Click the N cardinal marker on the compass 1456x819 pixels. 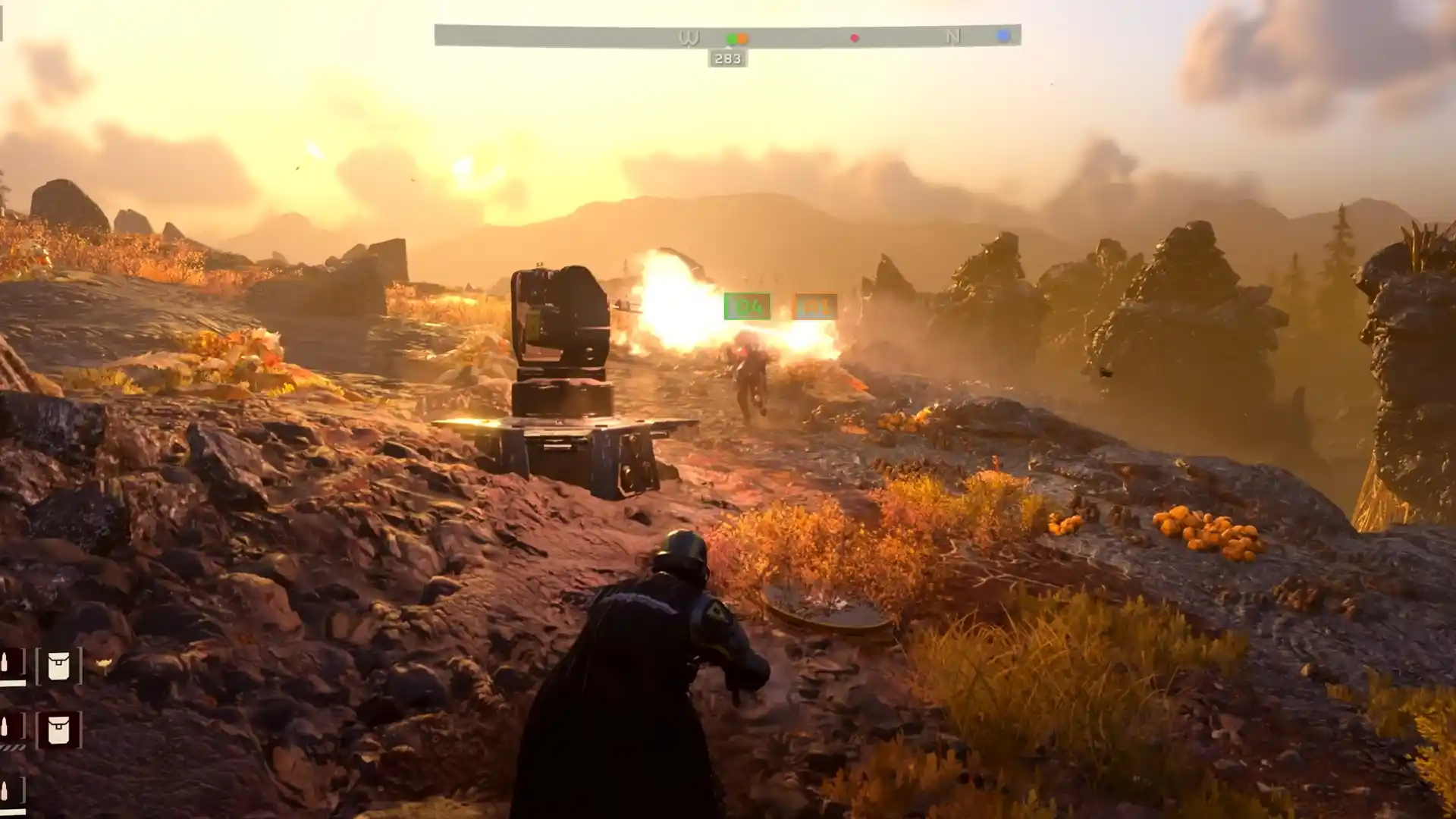952,36
